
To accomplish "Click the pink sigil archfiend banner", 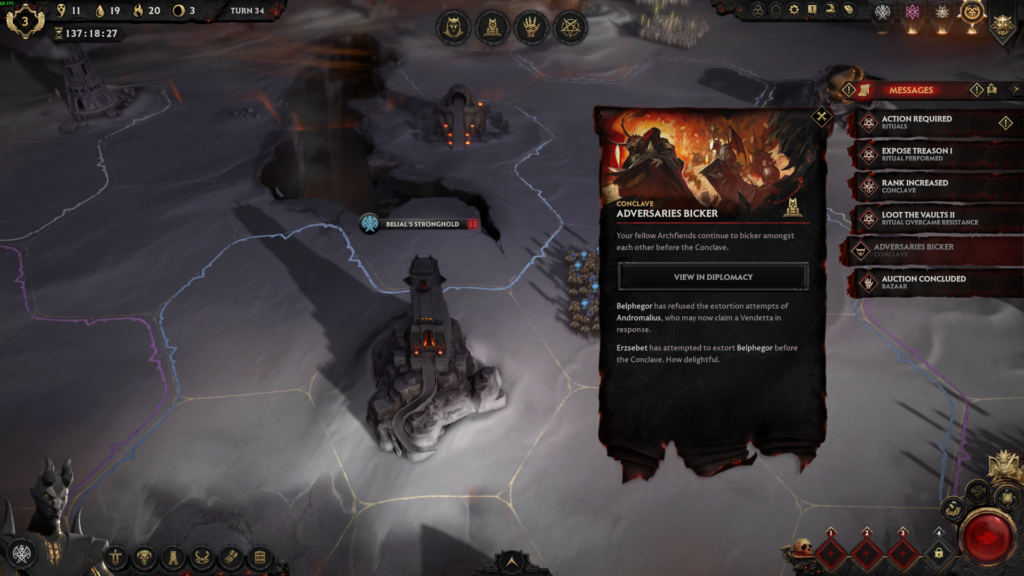I will click(x=911, y=12).
